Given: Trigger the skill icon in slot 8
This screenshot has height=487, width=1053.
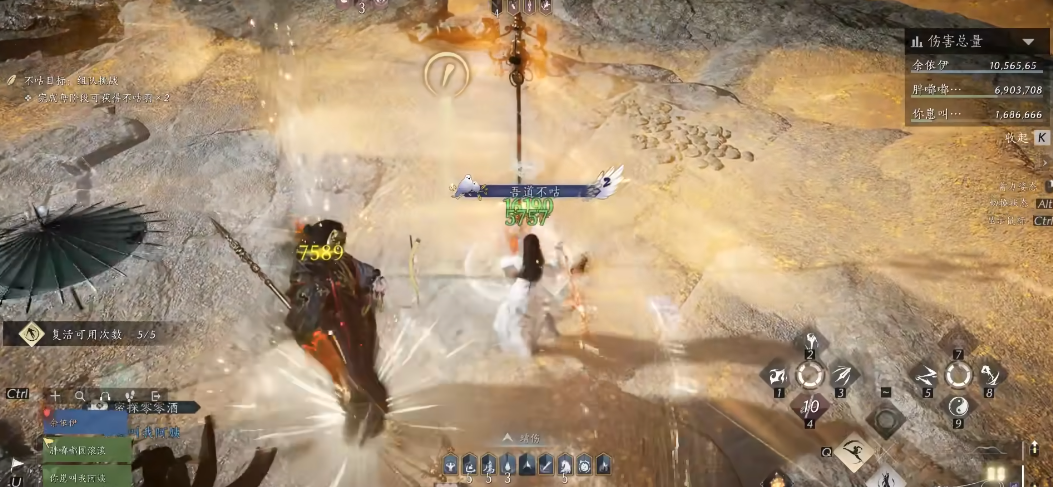Looking at the screenshot, I should pyautogui.click(x=990, y=375).
